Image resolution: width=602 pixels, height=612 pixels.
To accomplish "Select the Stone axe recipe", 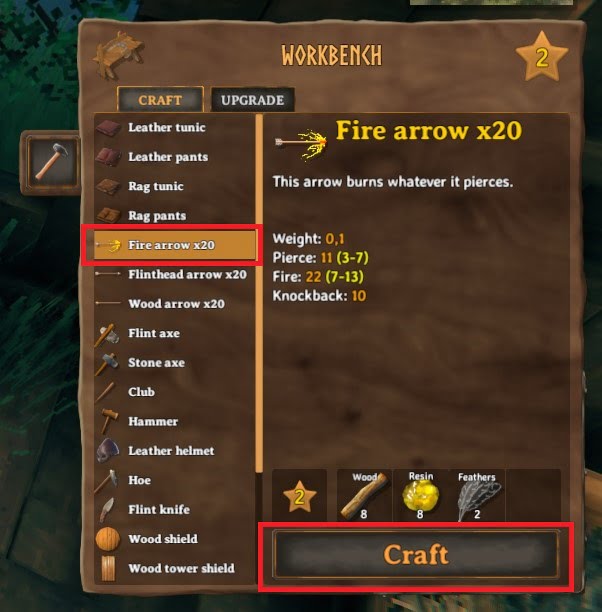I will (156, 363).
